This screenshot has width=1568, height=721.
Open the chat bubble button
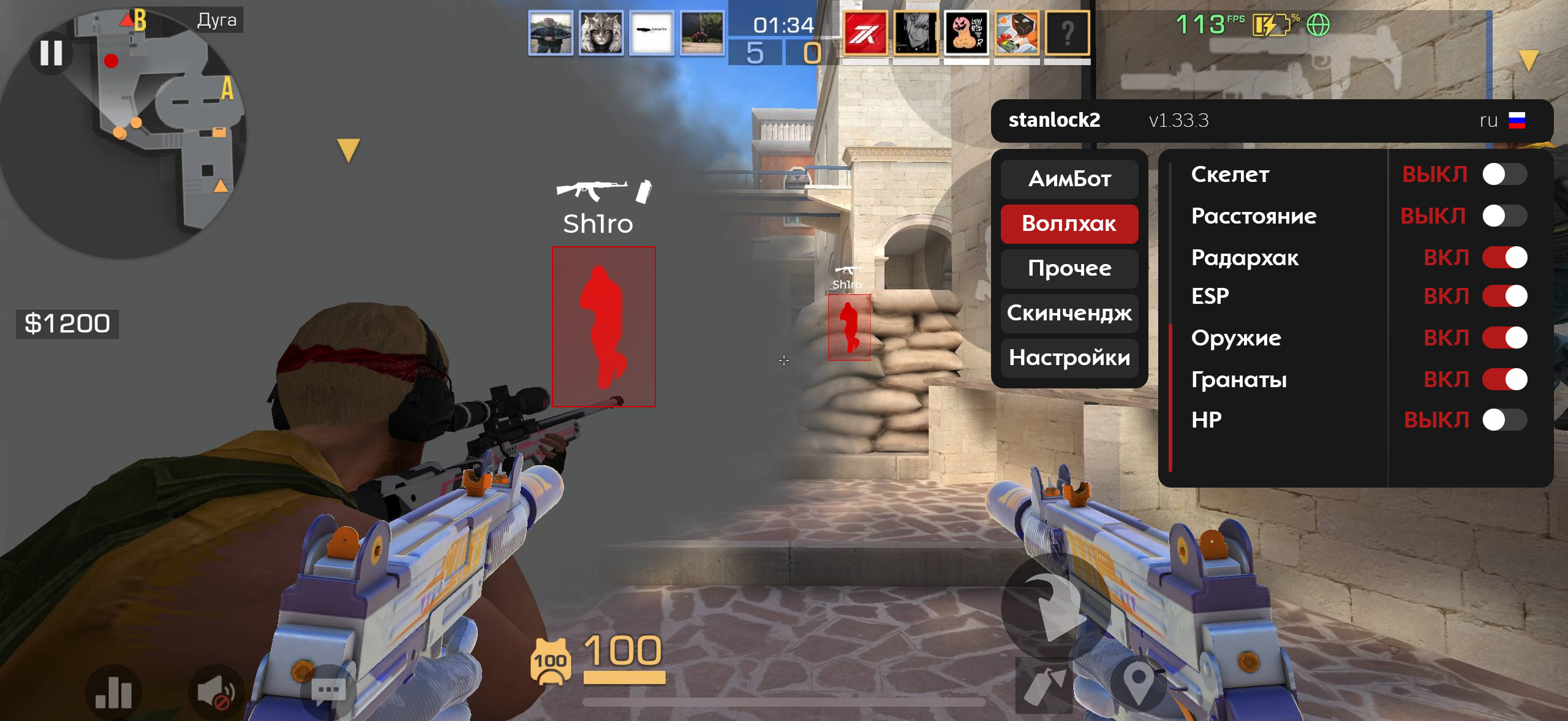click(x=328, y=691)
